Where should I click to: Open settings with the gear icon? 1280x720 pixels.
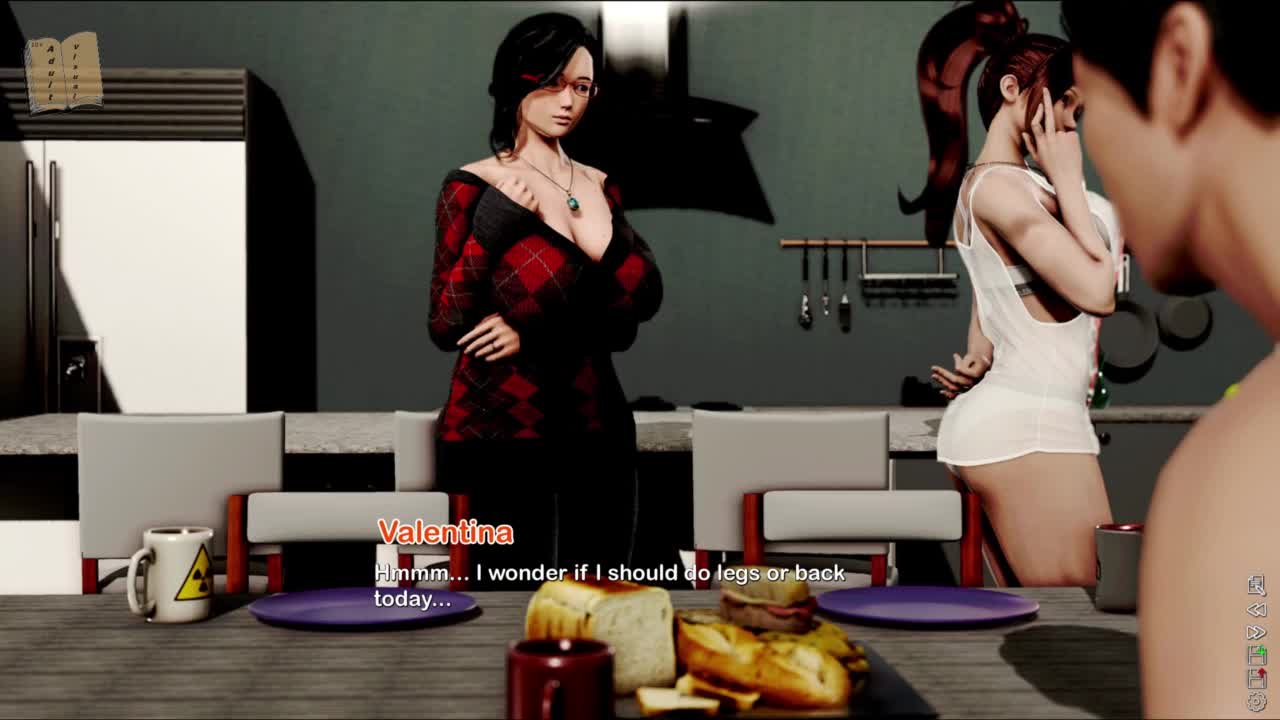click(1257, 701)
